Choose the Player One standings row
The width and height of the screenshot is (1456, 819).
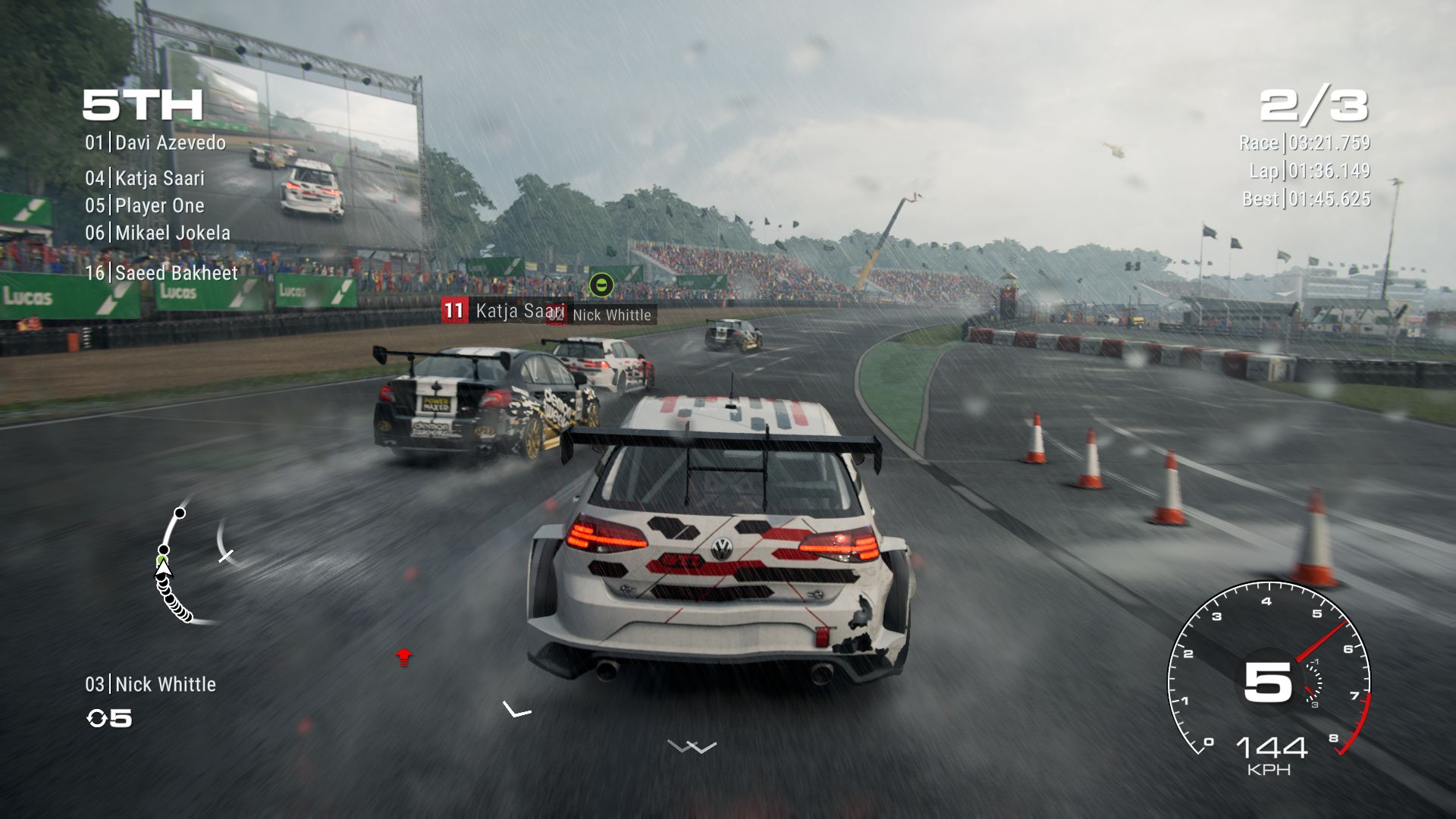145,206
